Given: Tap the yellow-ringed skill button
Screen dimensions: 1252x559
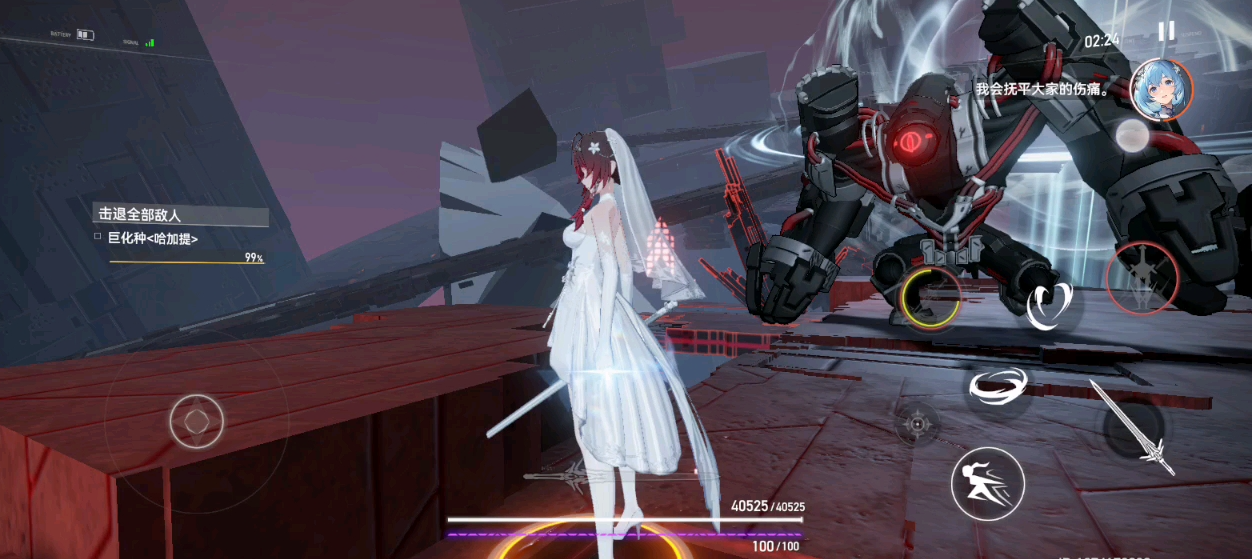Looking at the screenshot, I should (930, 296).
